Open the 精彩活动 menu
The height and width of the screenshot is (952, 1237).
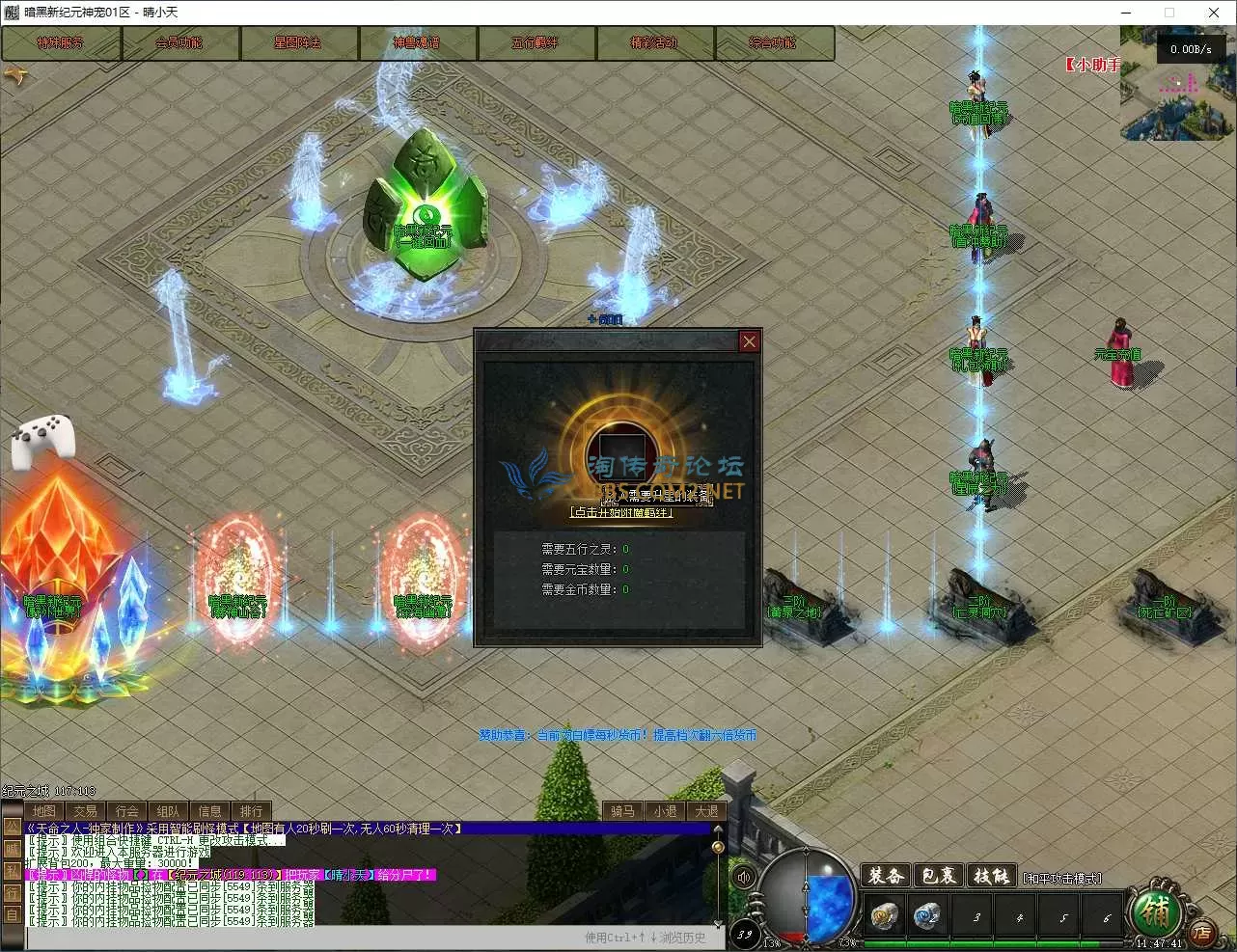tap(654, 43)
